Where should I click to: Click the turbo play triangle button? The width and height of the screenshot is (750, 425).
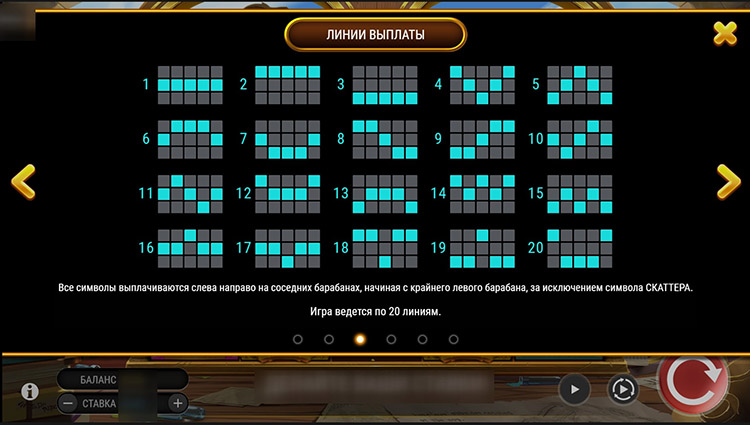click(574, 389)
